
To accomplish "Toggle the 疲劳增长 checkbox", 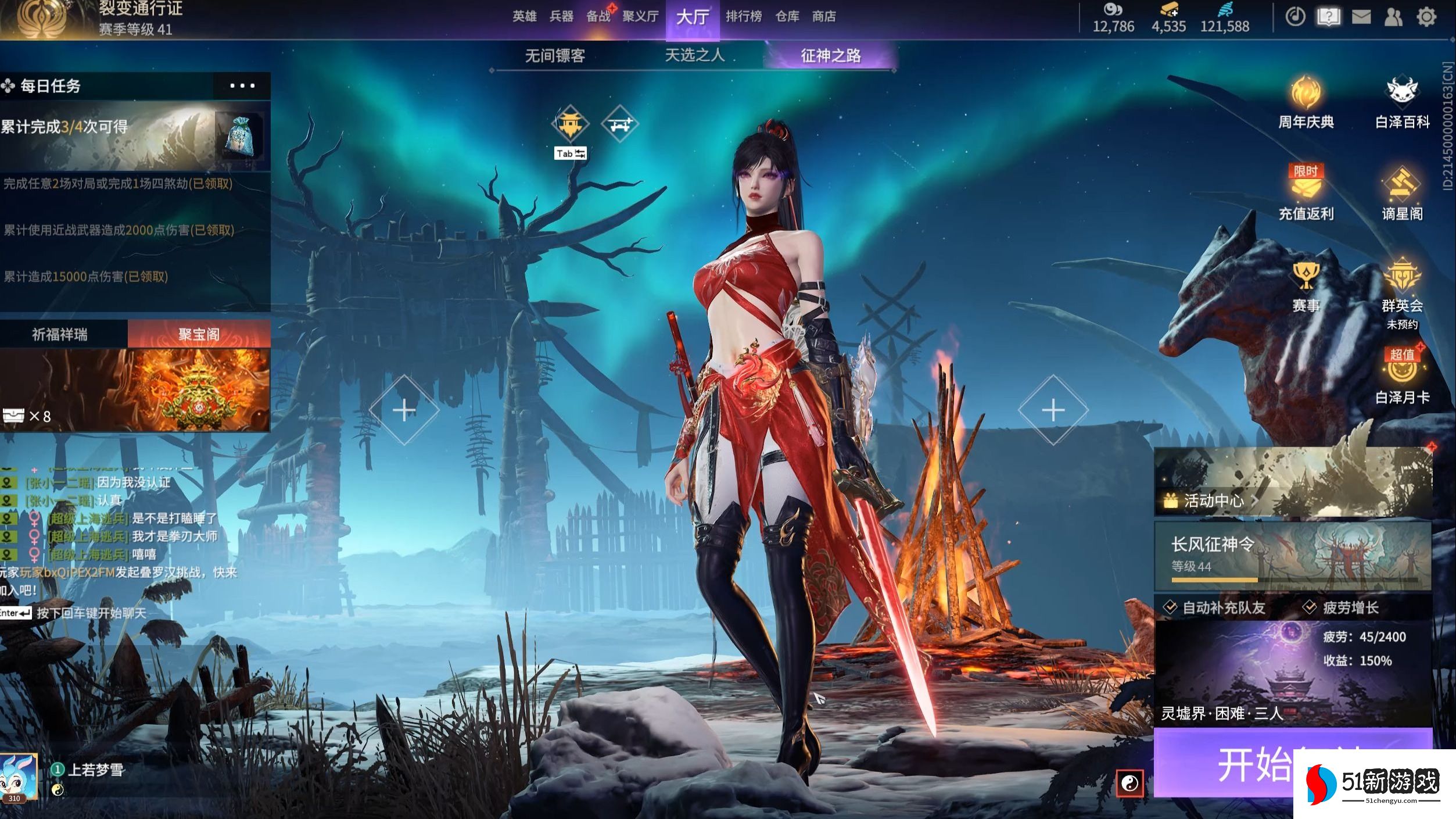I will tap(1310, 607).
